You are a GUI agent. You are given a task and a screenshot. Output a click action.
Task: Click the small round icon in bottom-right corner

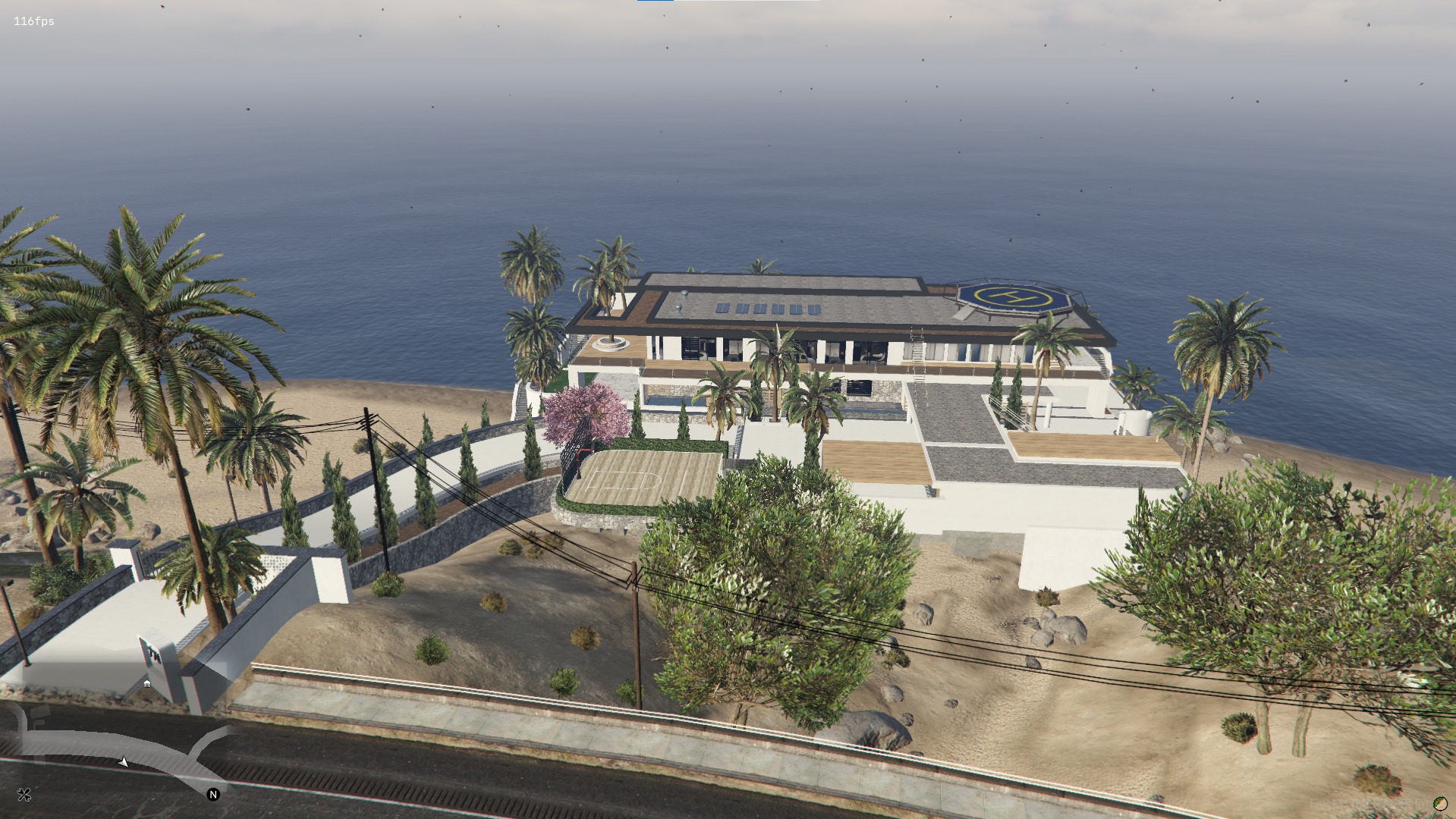[1439, 804]
